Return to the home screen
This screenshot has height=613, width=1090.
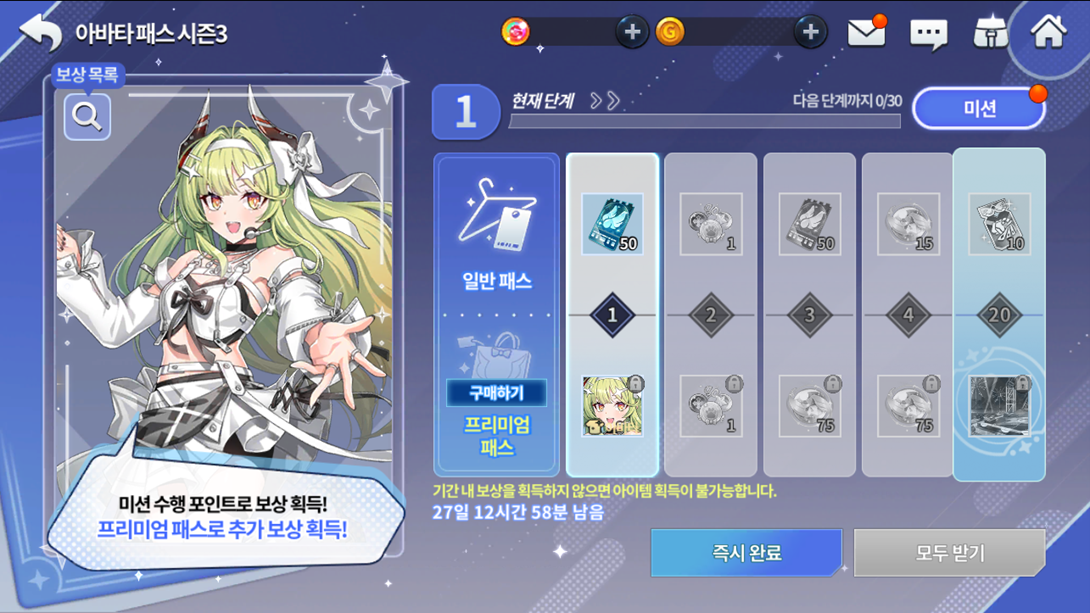pos(1048,32)
